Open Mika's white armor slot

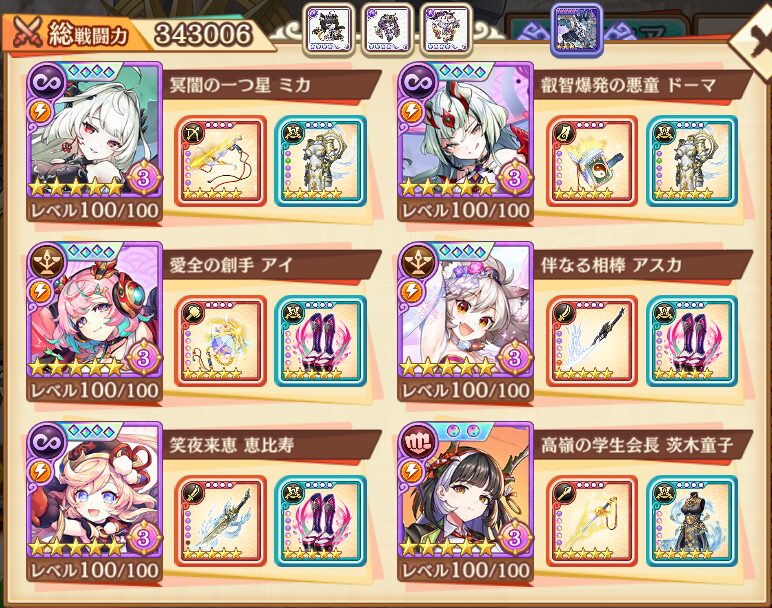320,161
